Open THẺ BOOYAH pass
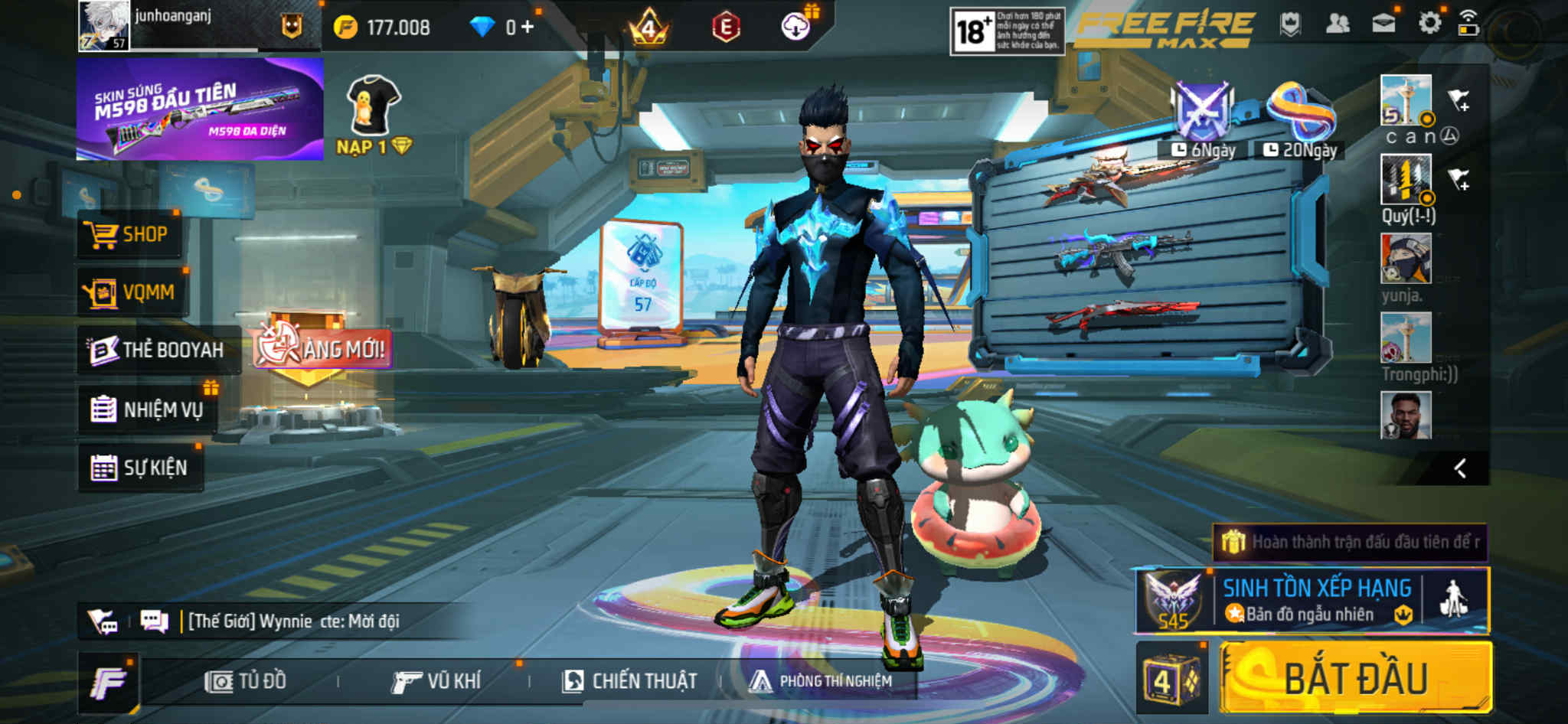Image resolution: width=1568 pixels, height=724 pixels. (x=158, y=350)
